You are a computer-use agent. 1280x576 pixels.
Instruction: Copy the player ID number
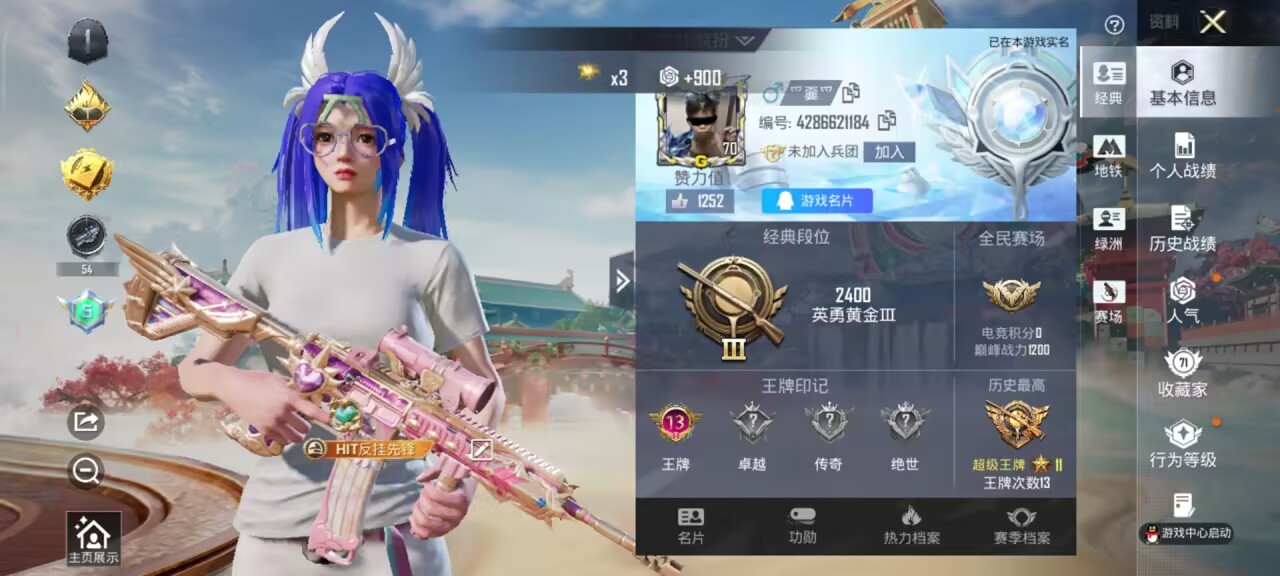[886, 121]
